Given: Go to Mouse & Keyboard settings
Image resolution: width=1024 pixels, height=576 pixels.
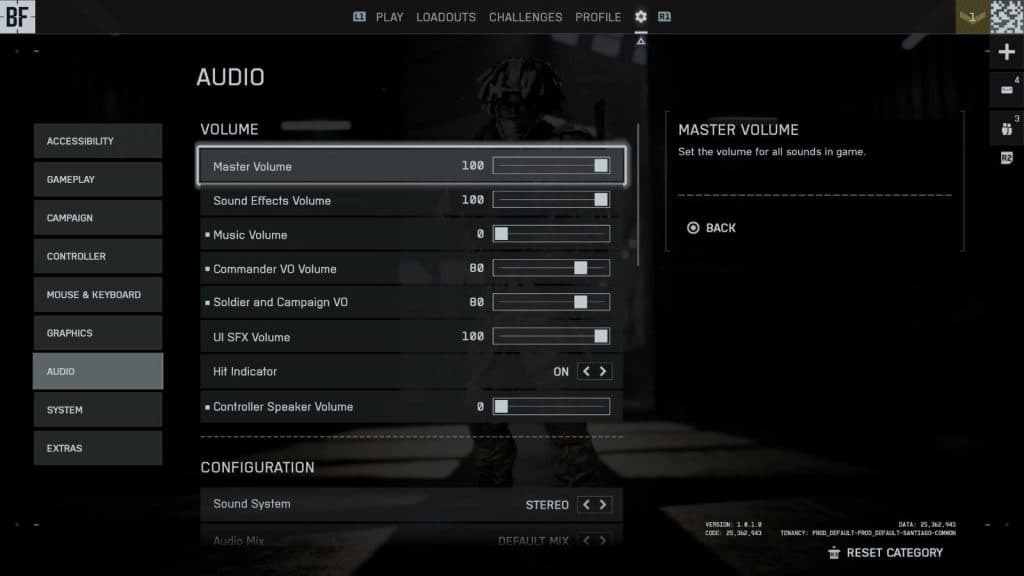Looking at the screenshot, I should coord(97,295).
